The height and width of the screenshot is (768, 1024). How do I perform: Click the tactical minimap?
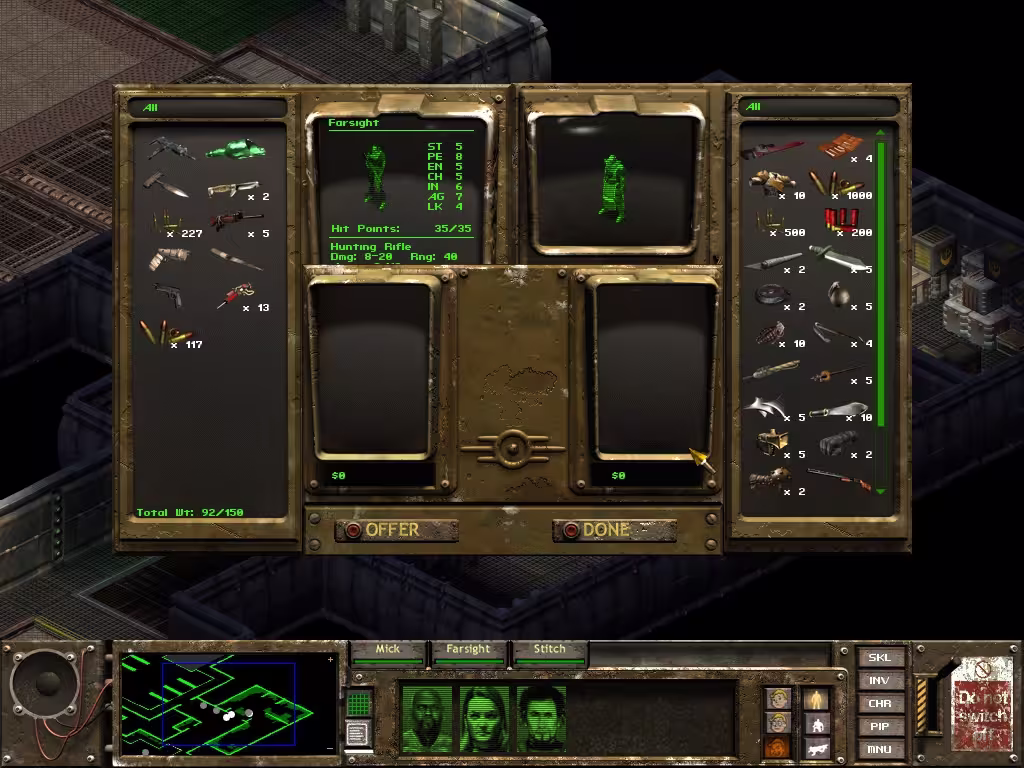[x=228, y=703]
